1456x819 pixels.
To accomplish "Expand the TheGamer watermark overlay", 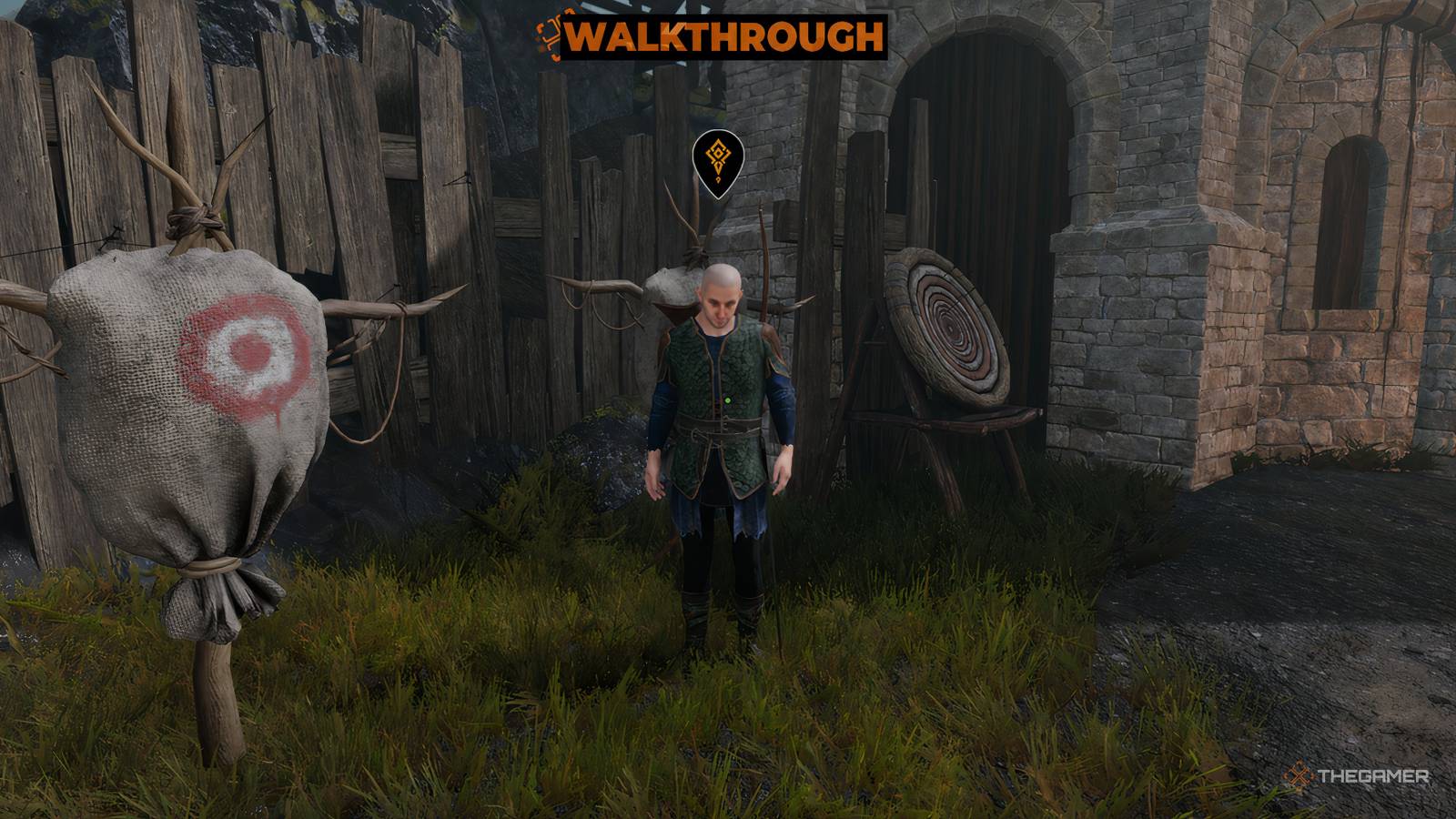I will coord(1356,778).
